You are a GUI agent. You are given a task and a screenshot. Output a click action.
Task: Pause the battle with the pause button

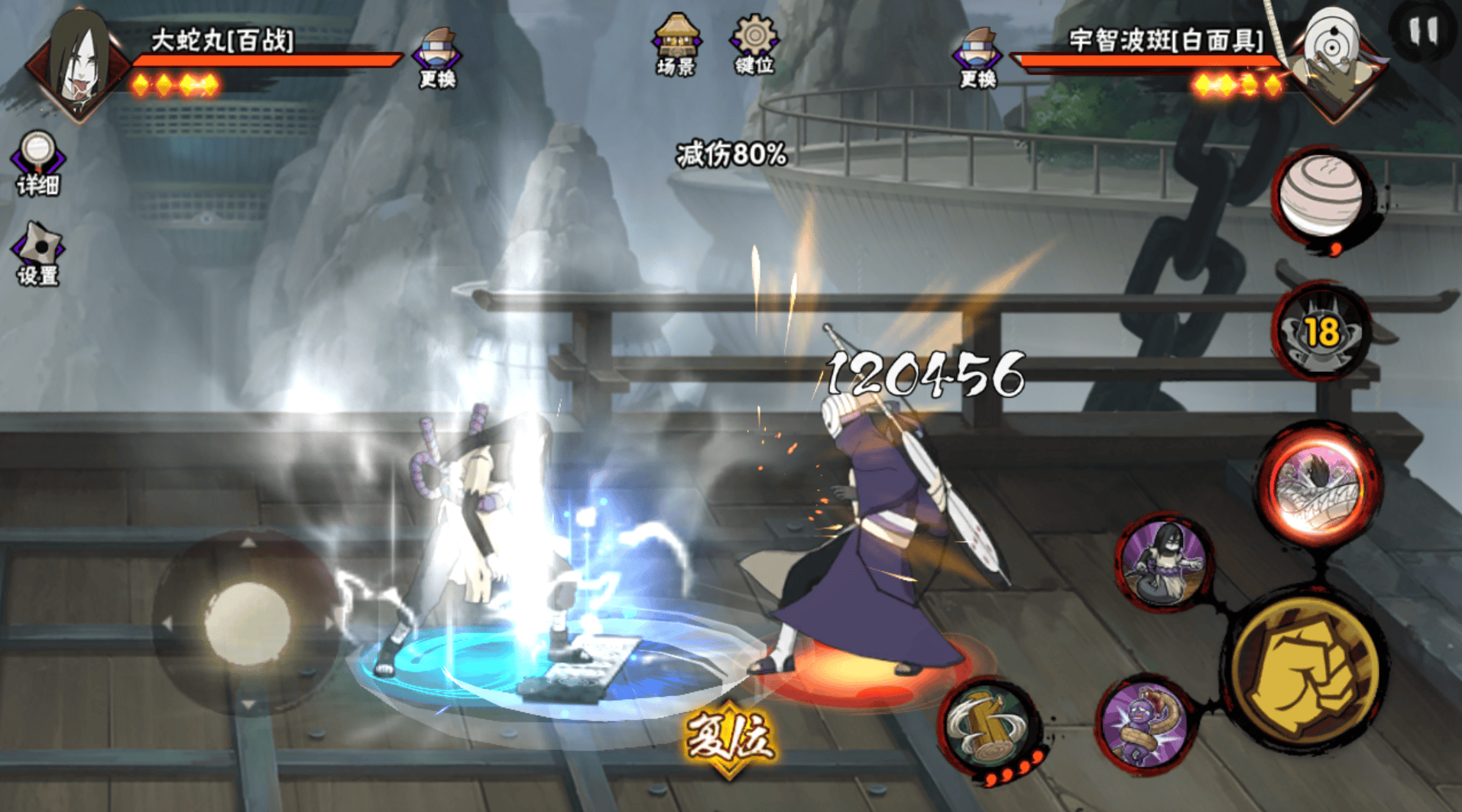pyautogui.click(x=1423, y=32)
